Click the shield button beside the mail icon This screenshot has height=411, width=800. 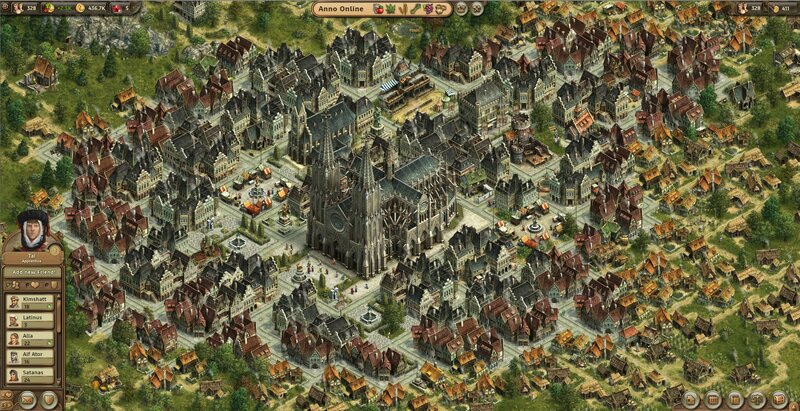point(48,400)
